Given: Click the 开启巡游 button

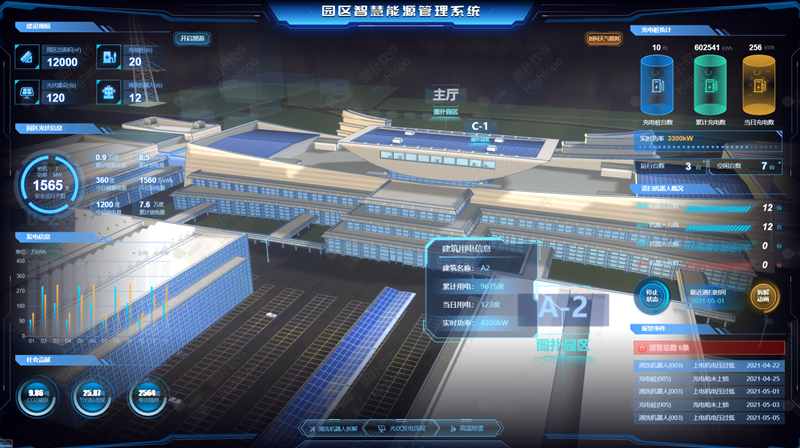Looking at the screenshot, I should (x=191, y=38).
